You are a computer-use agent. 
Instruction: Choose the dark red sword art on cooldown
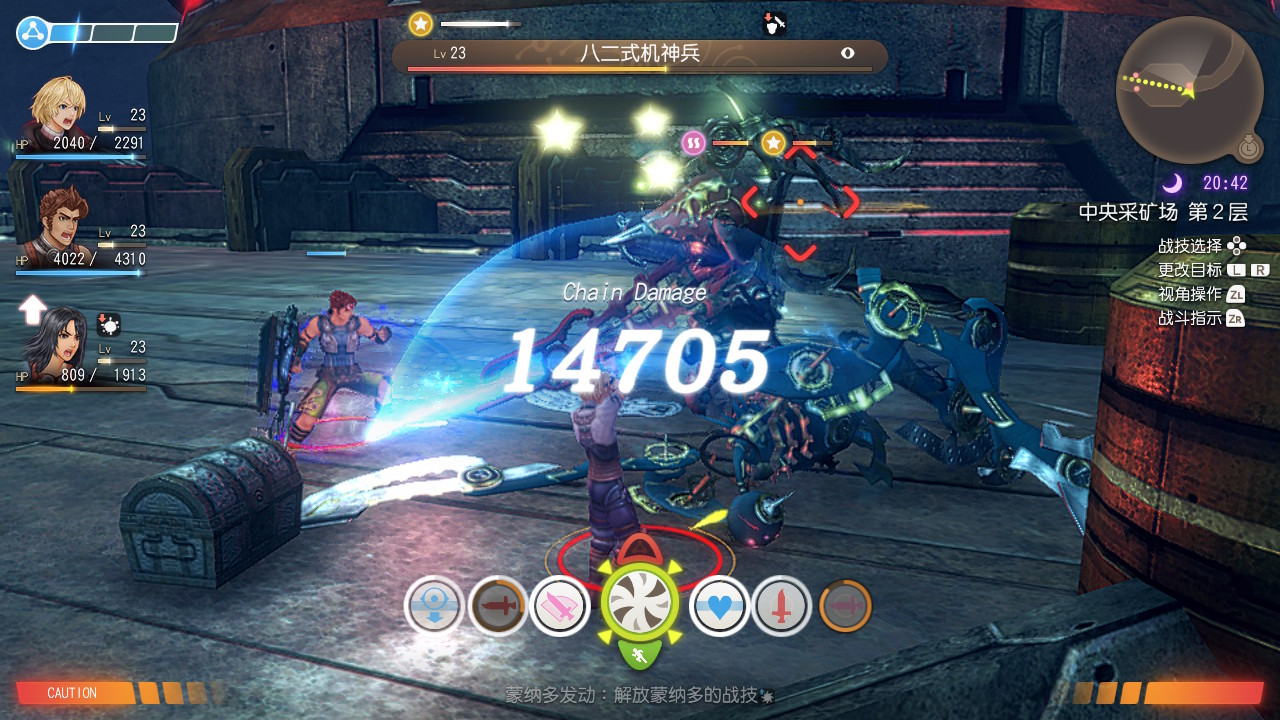tap(497, 606)
